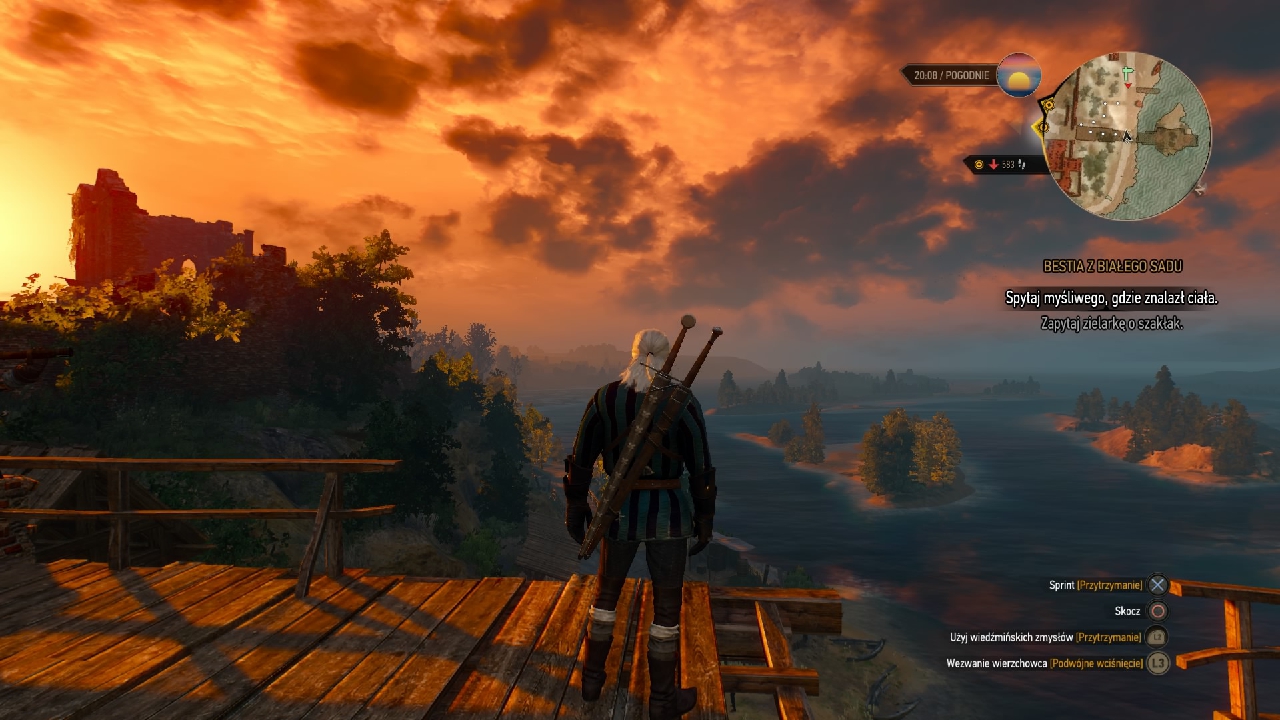The image size is (1280, 720).
Task: Select objective Spytaj myśliwego, gdzie znalazł ciała
Action: [1111, 298]
